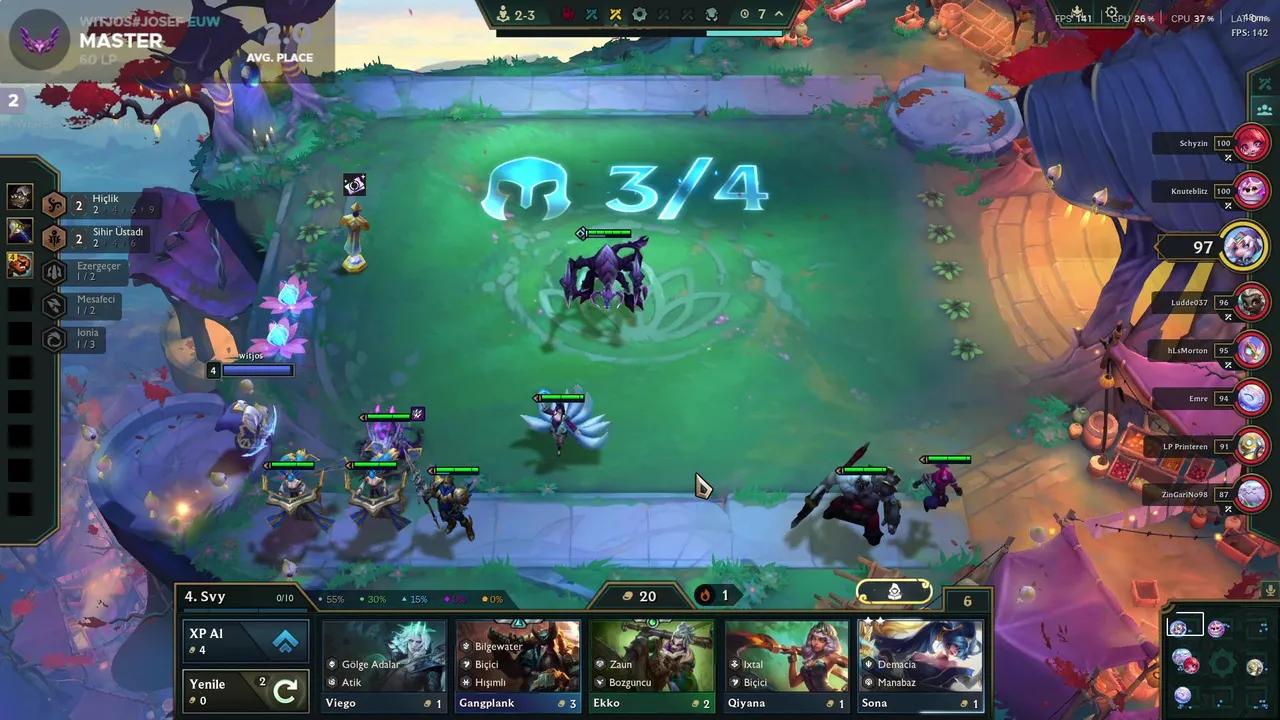Viewport: 1280px width, 720px height.
Task: Select the highlighted crossed-swords round icon in top tracker
Action: 614,14
